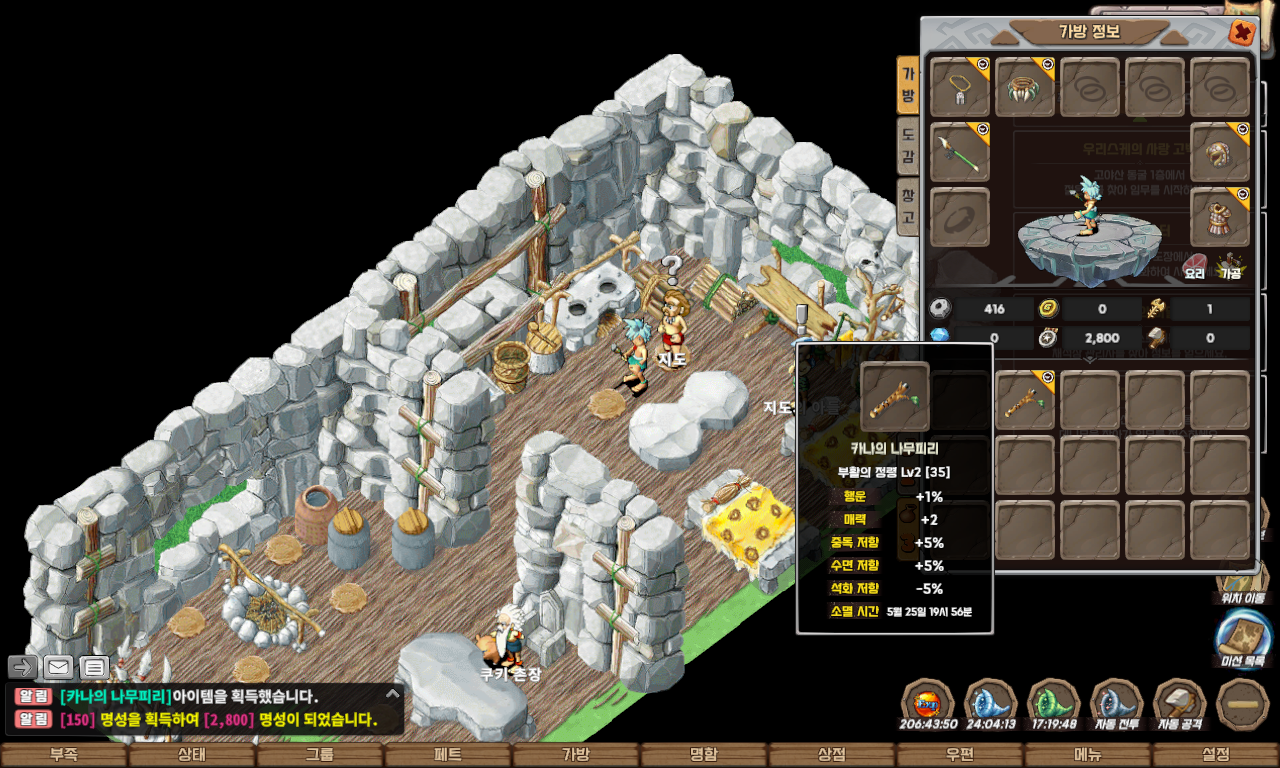Expand the chat log with arrow
The width and height of the screenshot is (1280, 768).
[392, 693]
